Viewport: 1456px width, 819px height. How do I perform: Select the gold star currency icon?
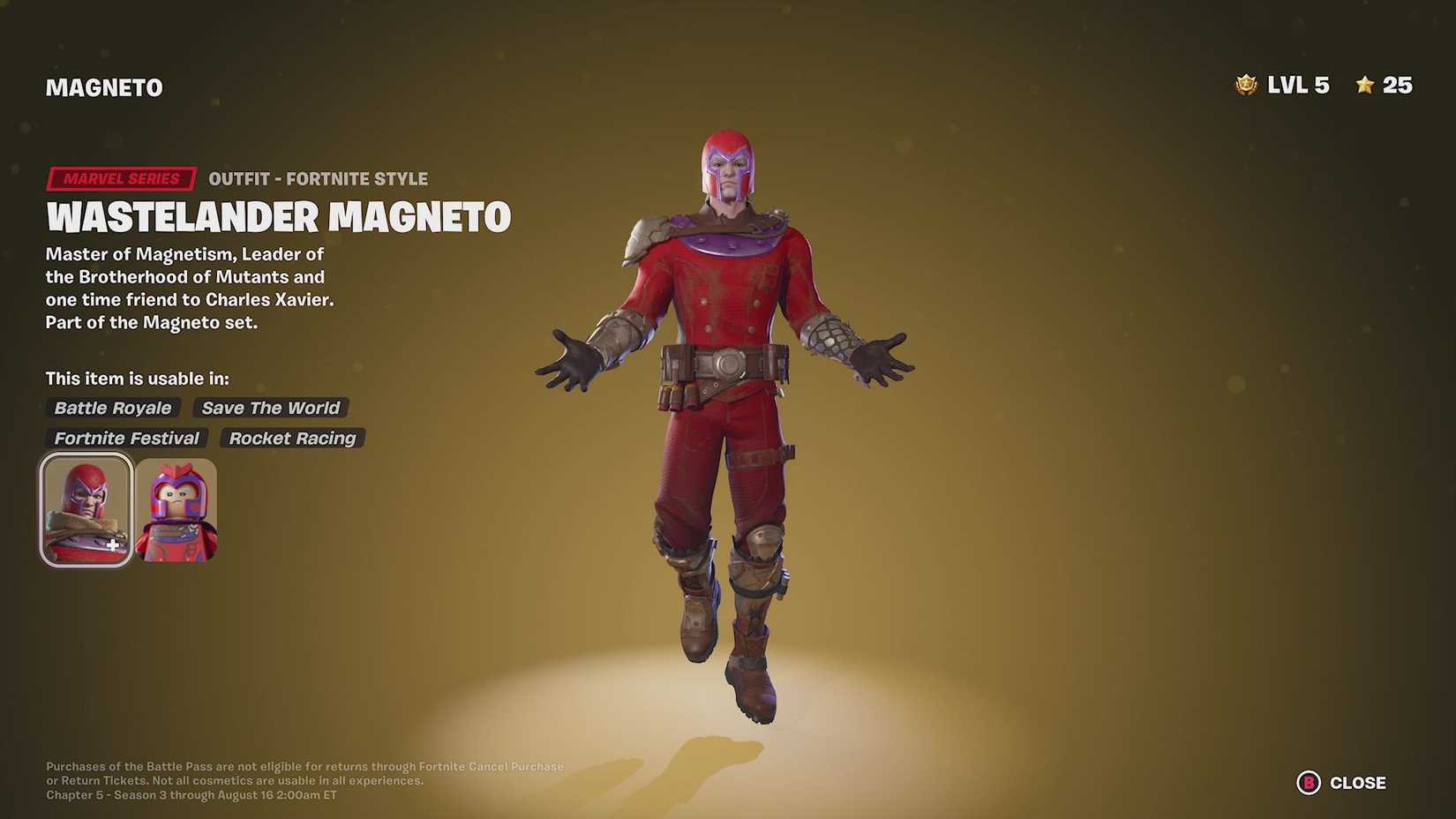[1364, 85]
